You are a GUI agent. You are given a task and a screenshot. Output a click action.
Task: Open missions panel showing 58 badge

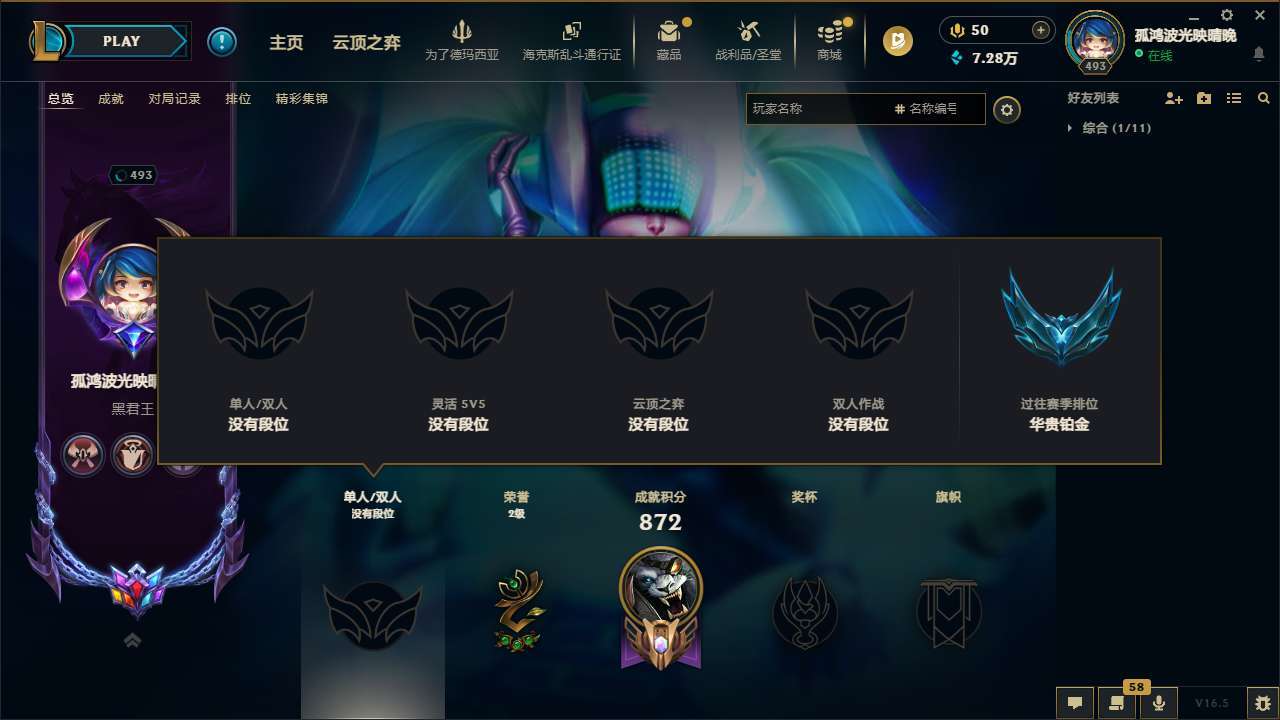1115,703
